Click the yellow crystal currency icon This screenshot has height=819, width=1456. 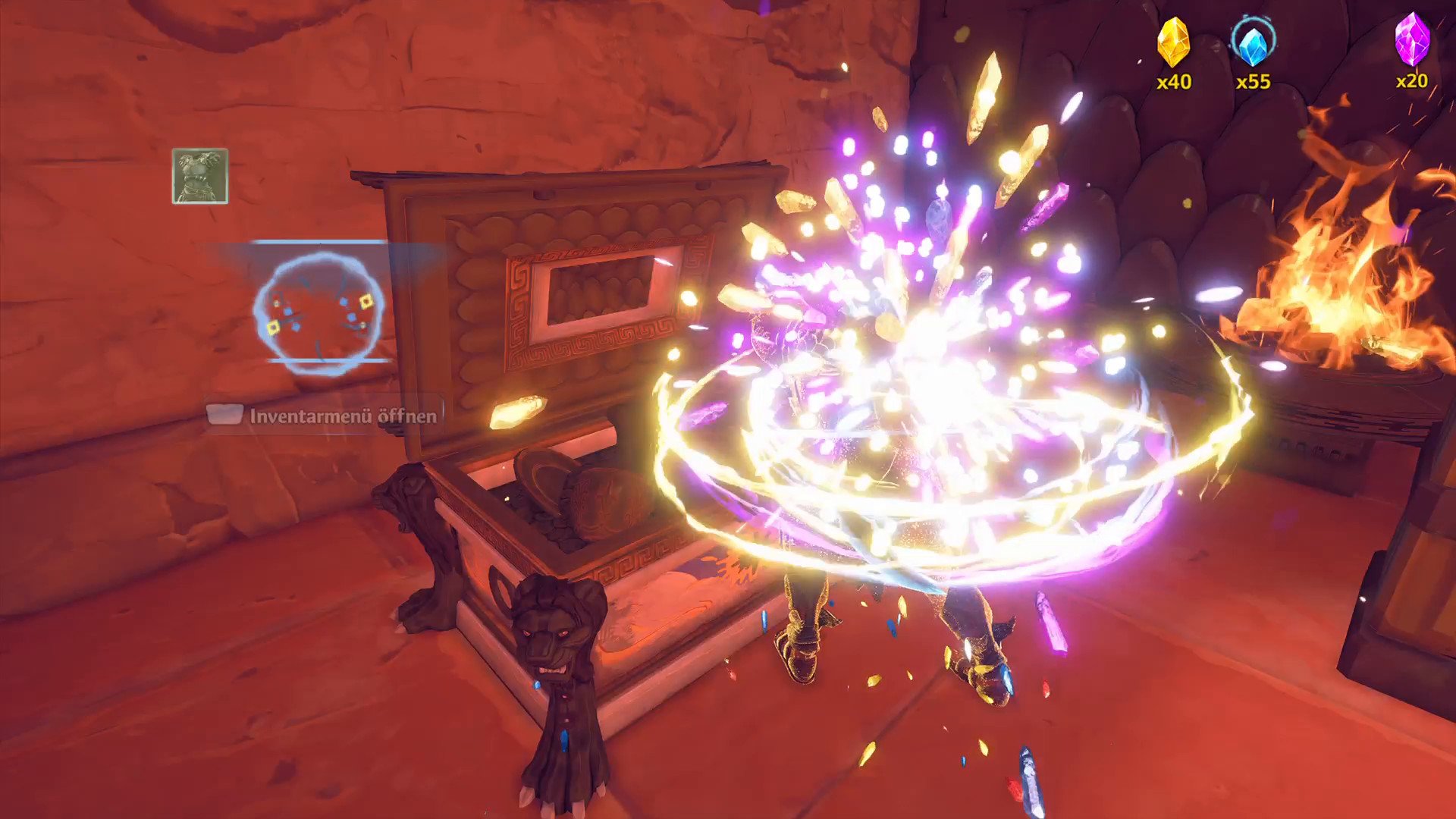pos(1173,42)
